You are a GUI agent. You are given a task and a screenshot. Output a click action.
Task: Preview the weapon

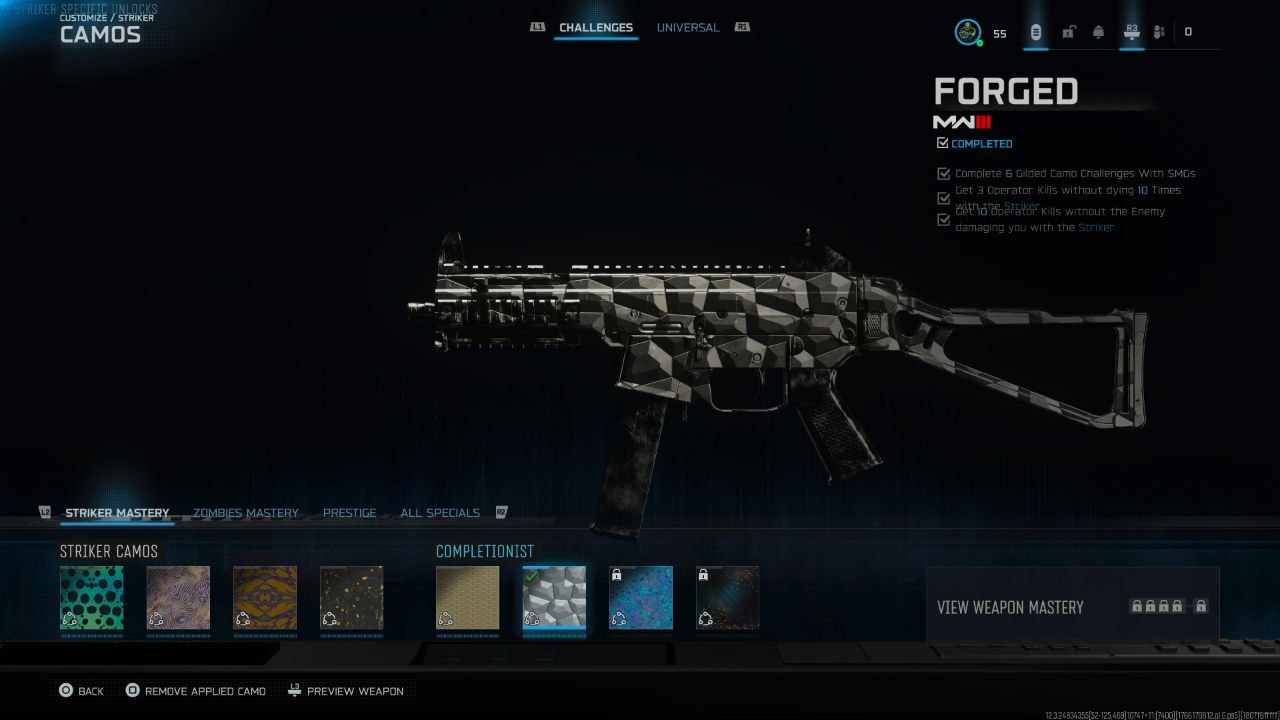(345, 691)
